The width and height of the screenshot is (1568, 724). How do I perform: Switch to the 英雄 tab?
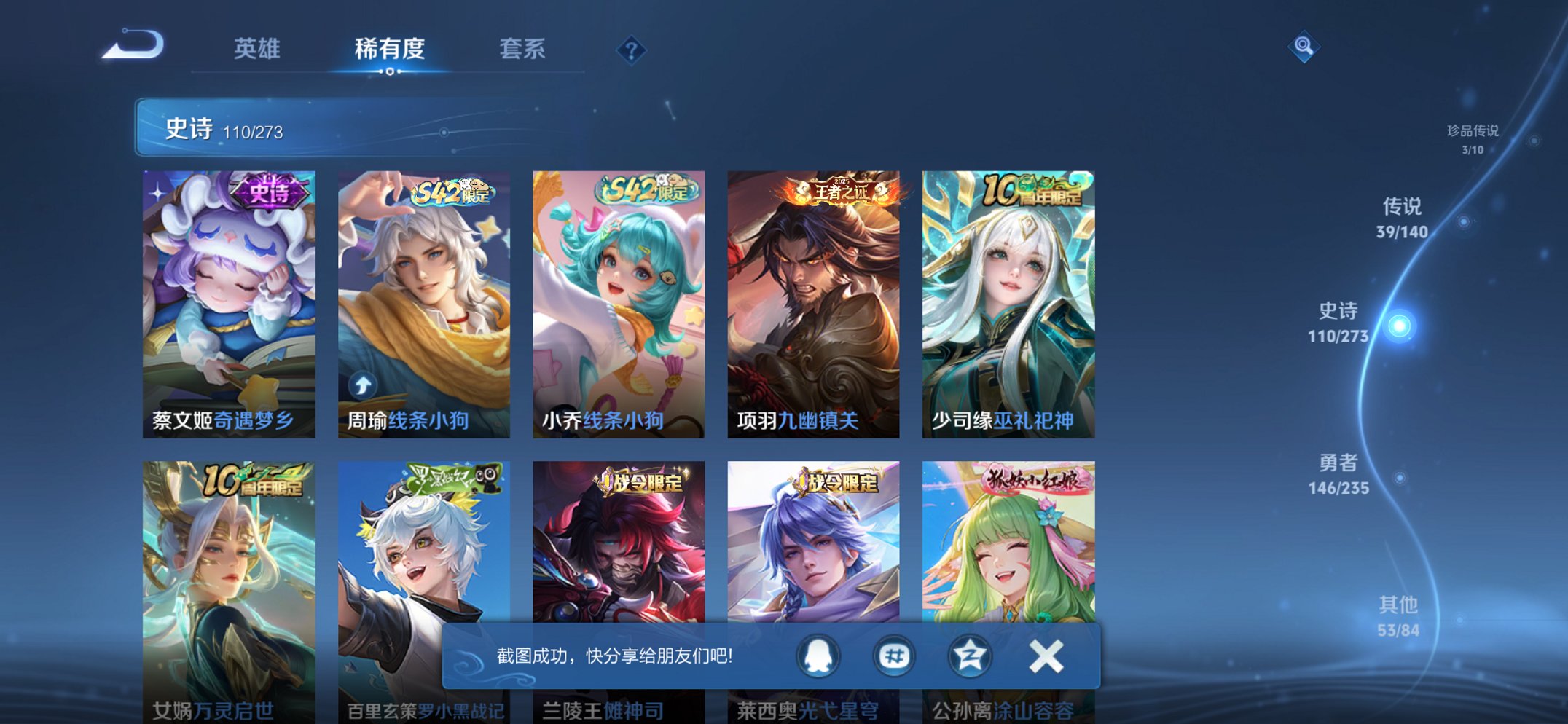[x=257, y=49]
